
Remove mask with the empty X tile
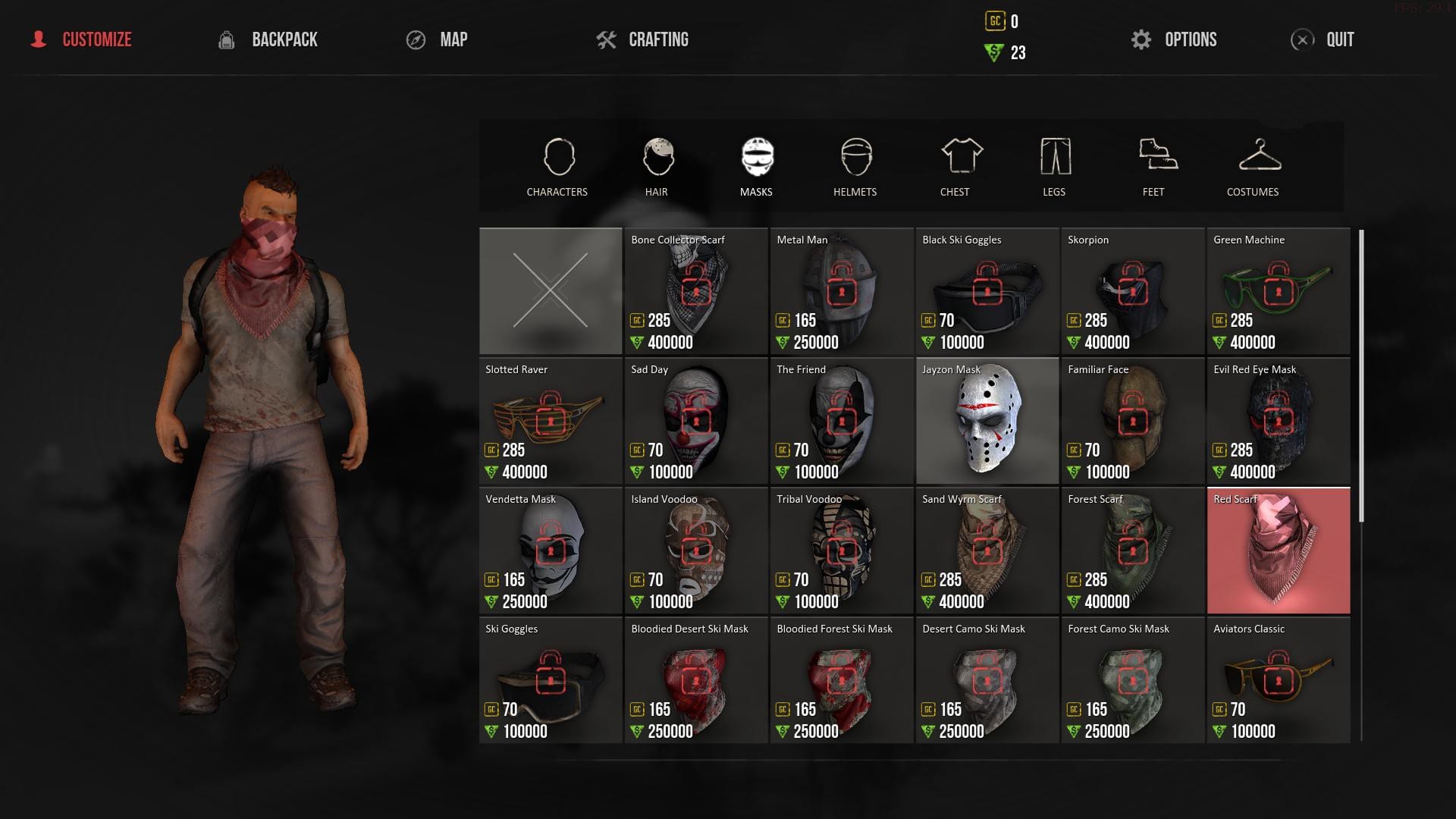551,291
